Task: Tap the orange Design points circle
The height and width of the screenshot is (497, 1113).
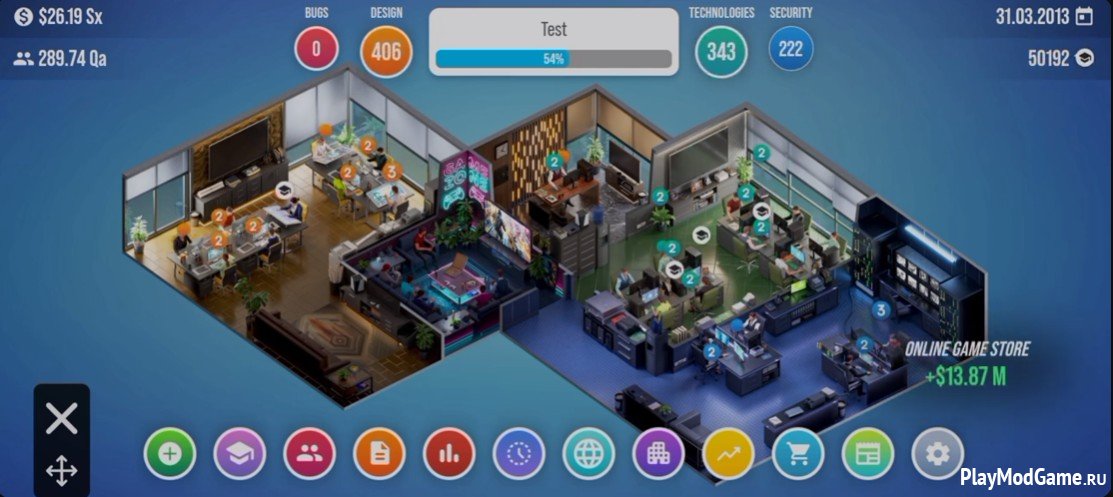Action: coord(386,50)
